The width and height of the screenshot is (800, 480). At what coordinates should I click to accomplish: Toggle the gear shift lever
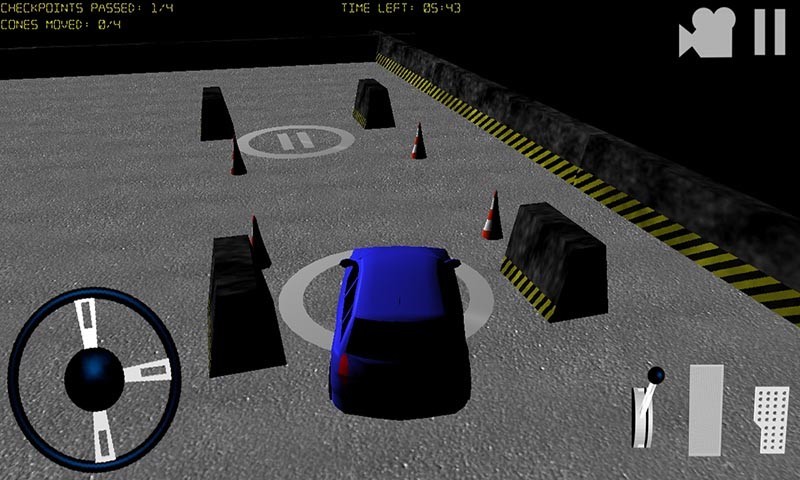point(644,411)
